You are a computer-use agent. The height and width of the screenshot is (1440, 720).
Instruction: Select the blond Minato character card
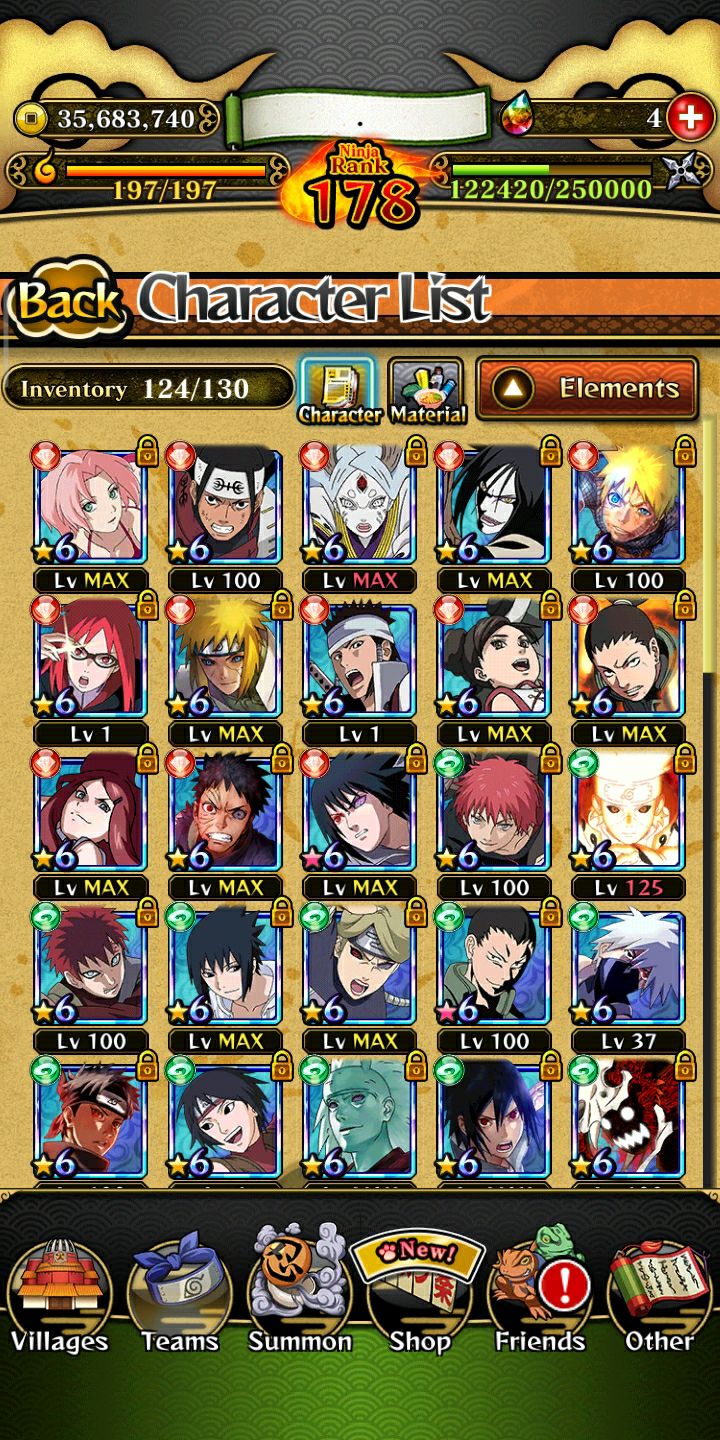click(x=225, y=660)
